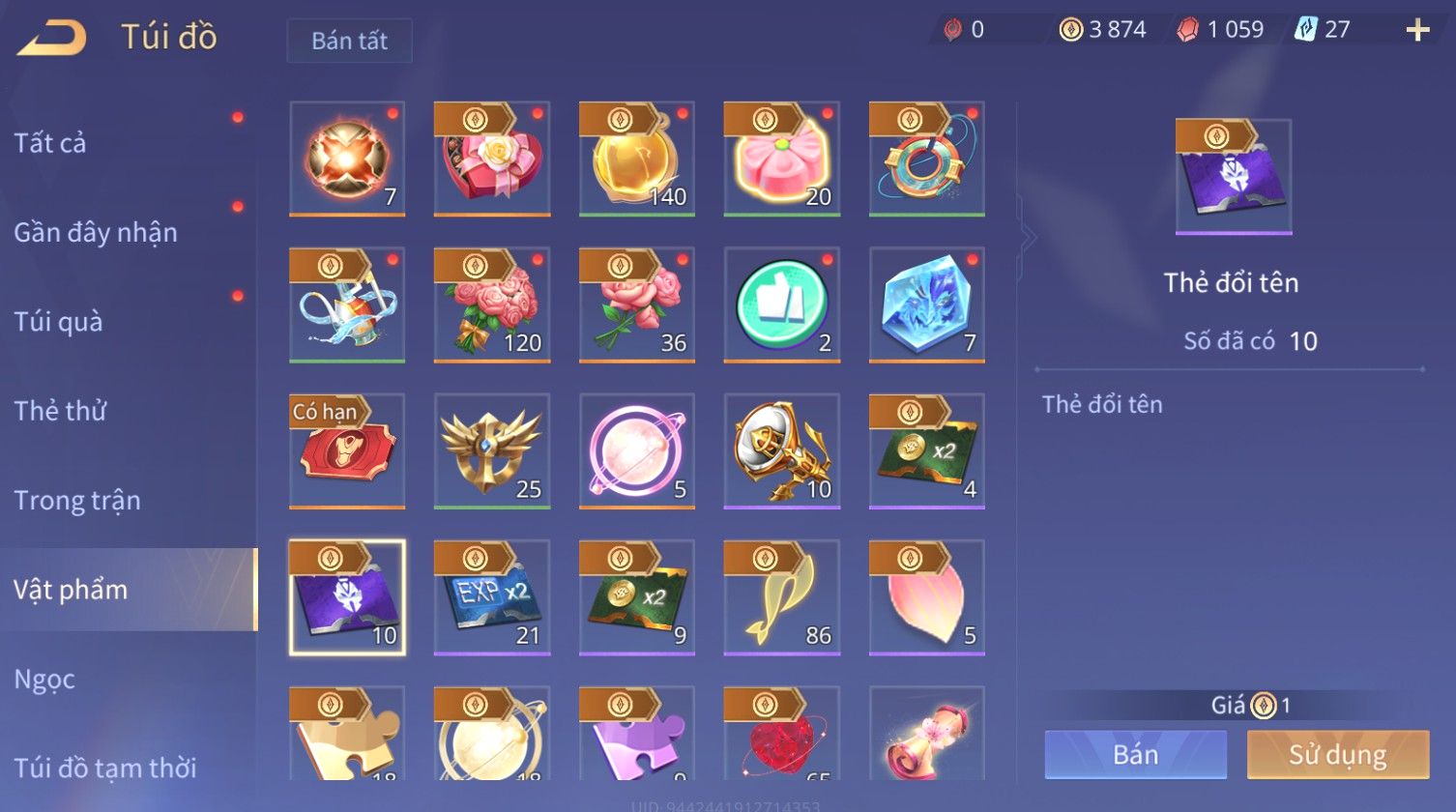Show the Thẻ thử category
The height and width of the screenshot is (812, 1456).
point(60,411)
